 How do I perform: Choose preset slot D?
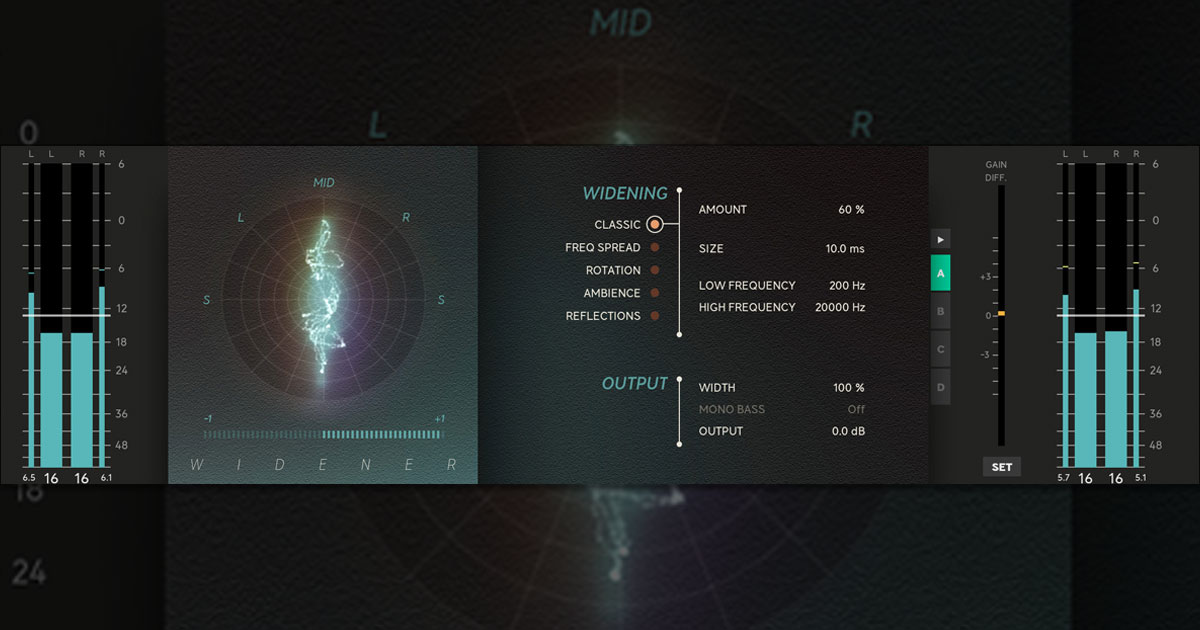(941, 387)
